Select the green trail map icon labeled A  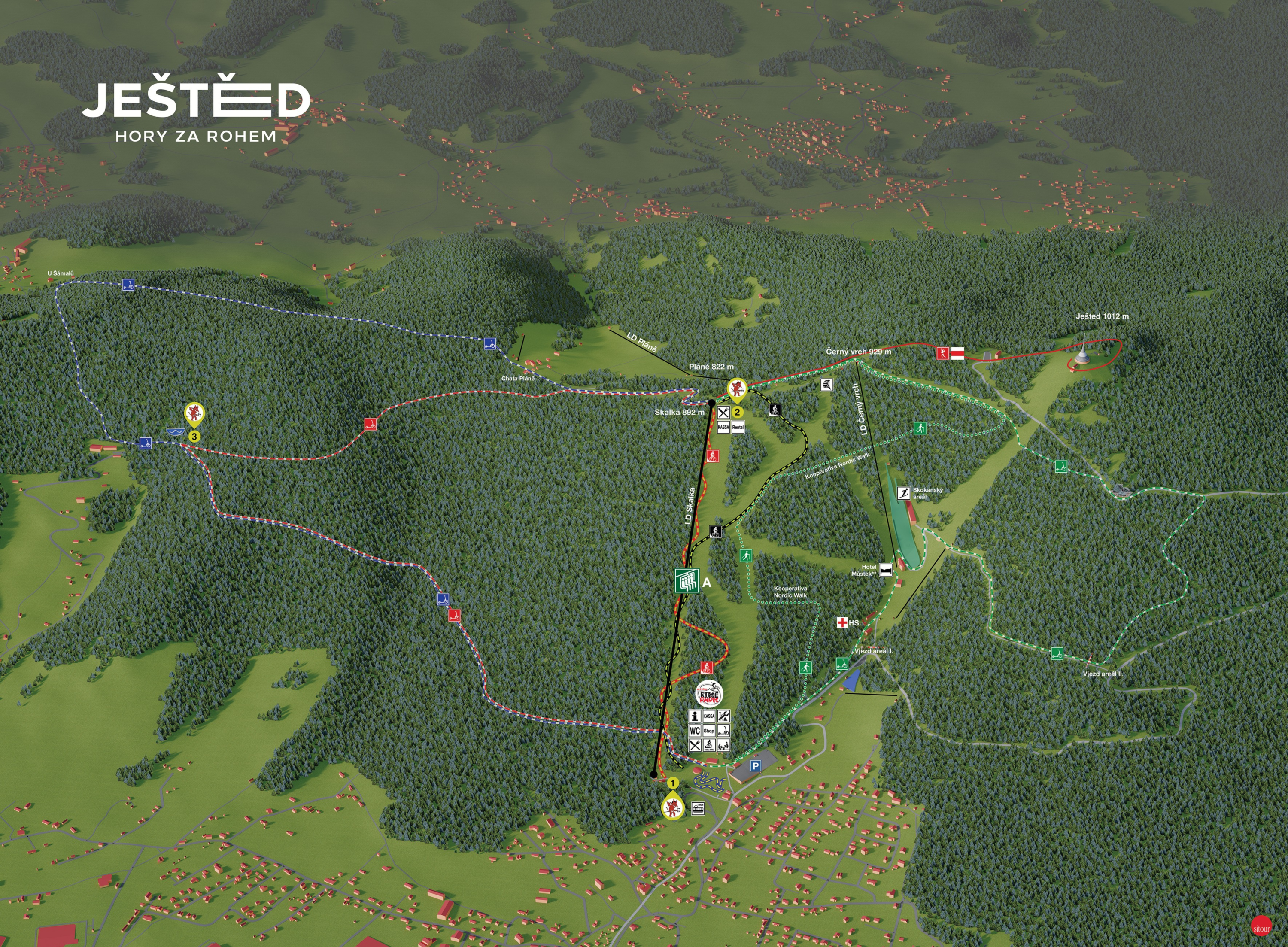point(687,581)
